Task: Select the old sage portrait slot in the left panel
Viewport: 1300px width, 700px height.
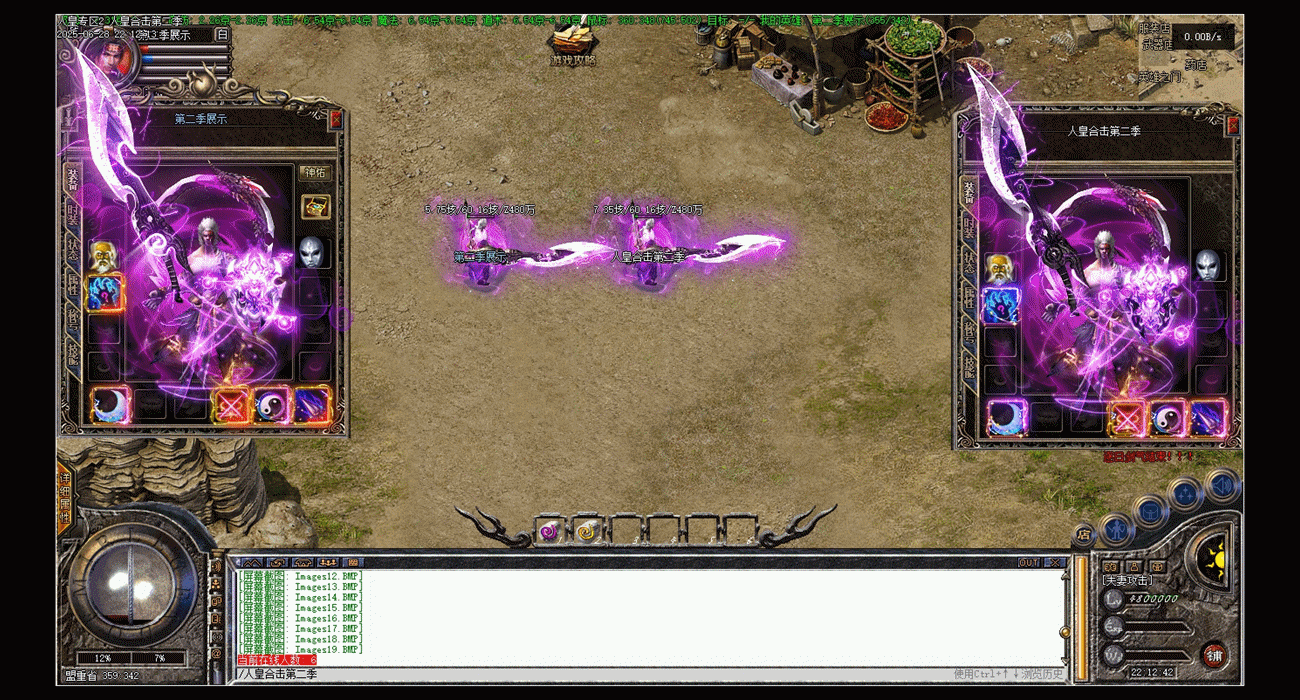Action: pyautogui.click(x=104, y=256)
